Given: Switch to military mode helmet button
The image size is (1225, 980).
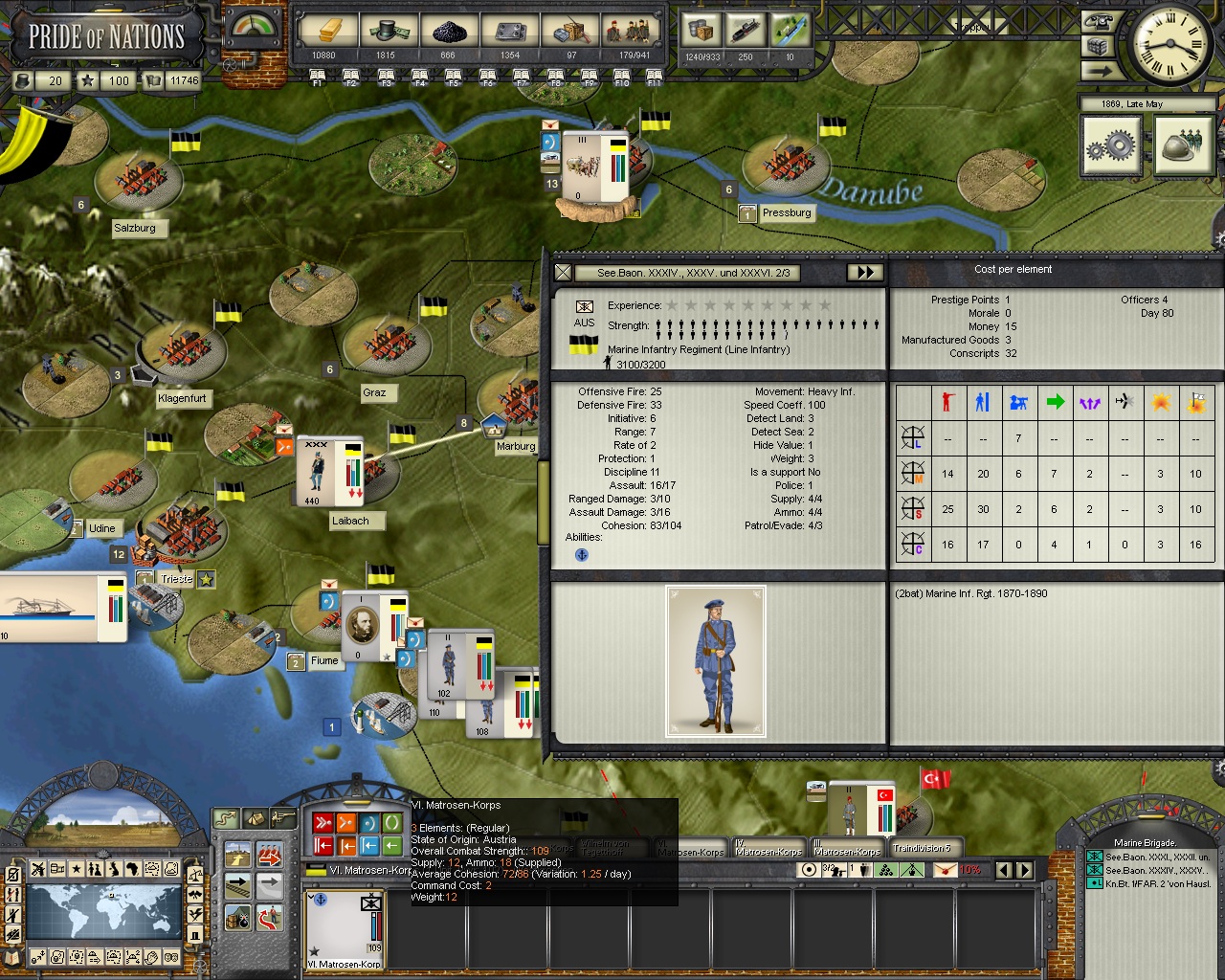Looking at the screenshot, I should click(1185, 147).
